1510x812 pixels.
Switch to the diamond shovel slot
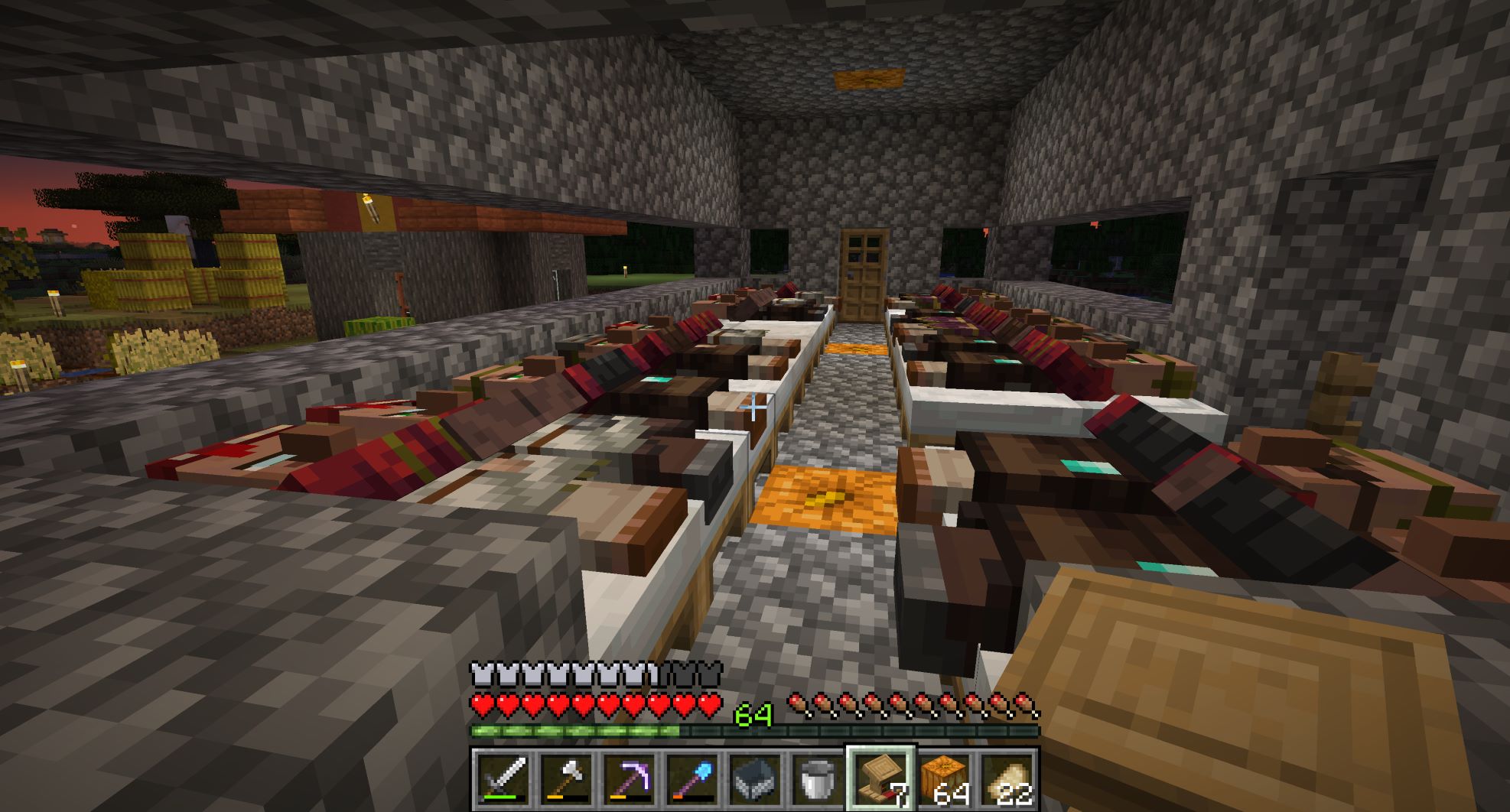[692, 779]
